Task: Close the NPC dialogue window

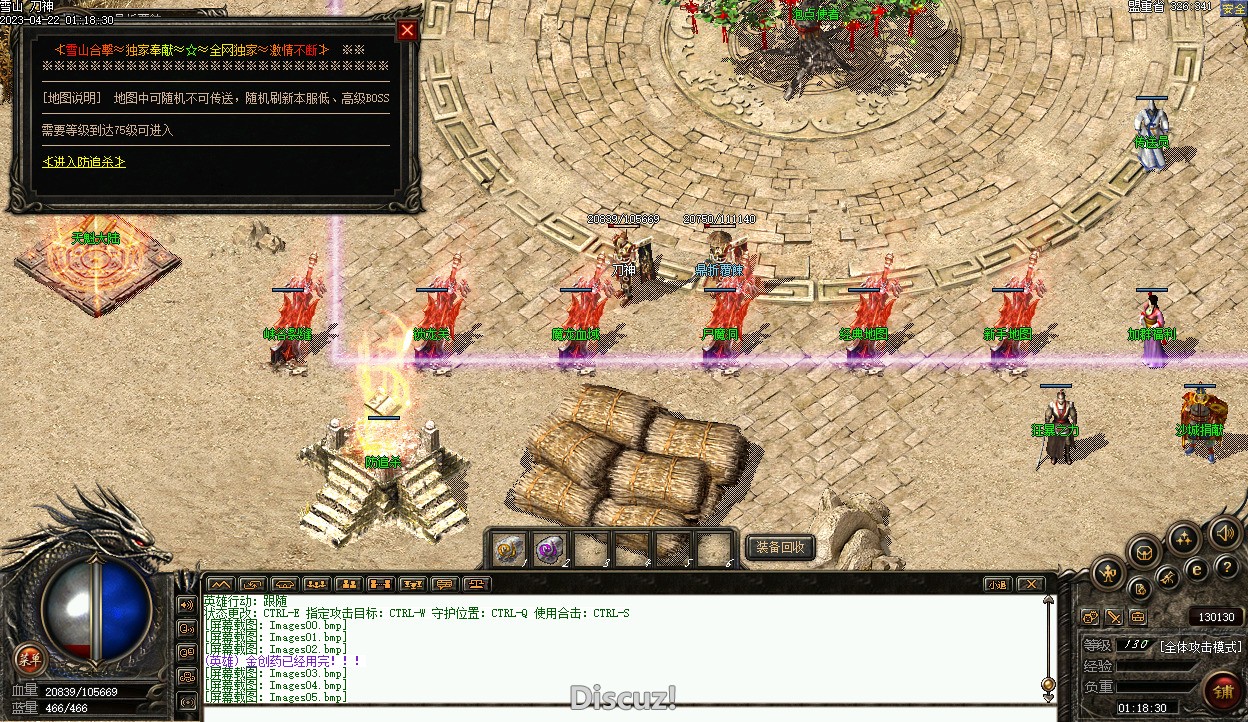Action: point(407,30)
